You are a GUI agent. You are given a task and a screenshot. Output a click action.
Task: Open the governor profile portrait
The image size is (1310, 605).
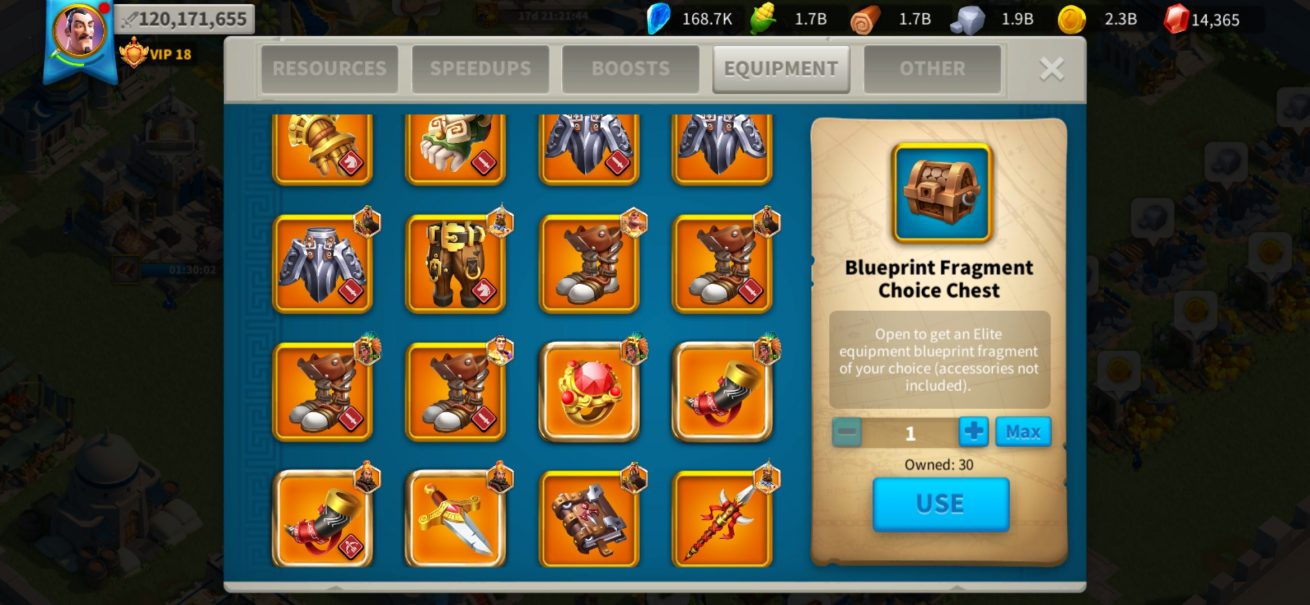[79, 32]
